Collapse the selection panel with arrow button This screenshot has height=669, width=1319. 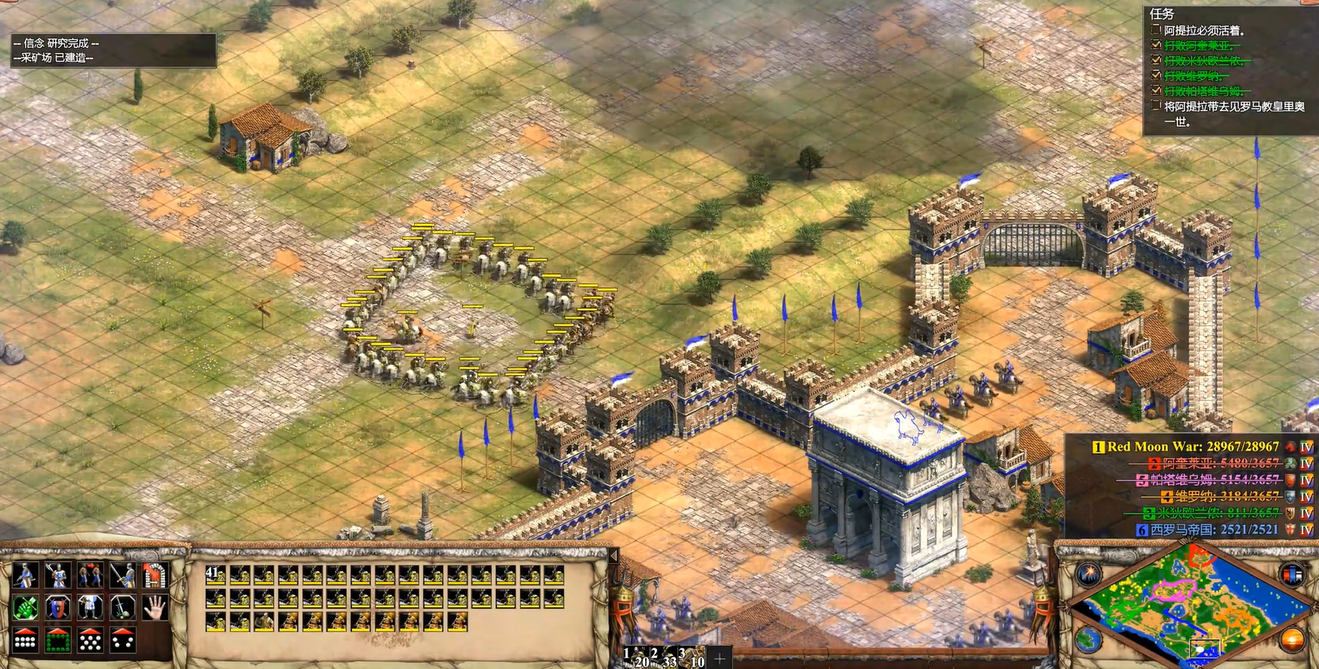pyautogui.click(x=613, y=554)
